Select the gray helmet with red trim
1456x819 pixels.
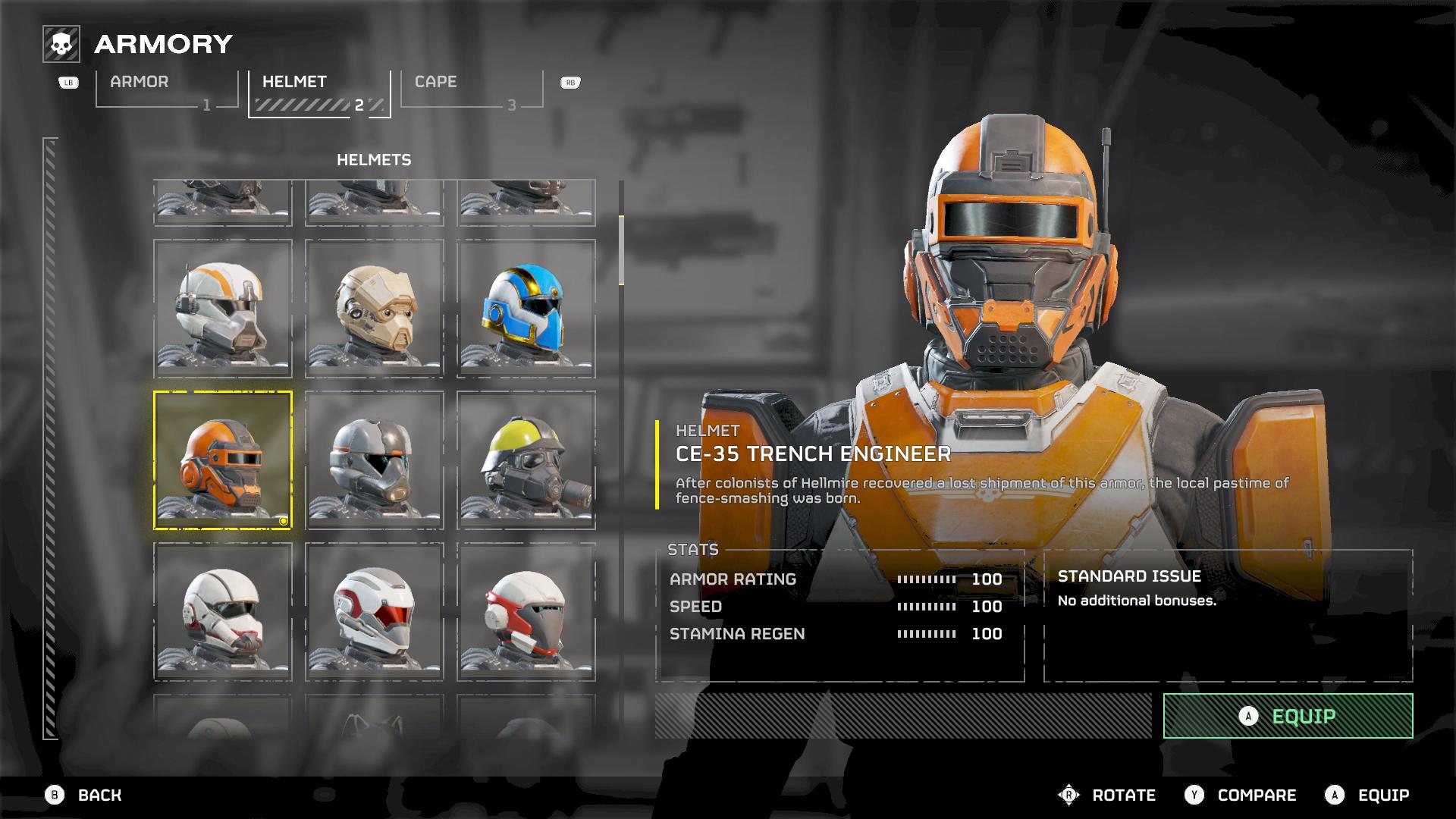(526, 612)
